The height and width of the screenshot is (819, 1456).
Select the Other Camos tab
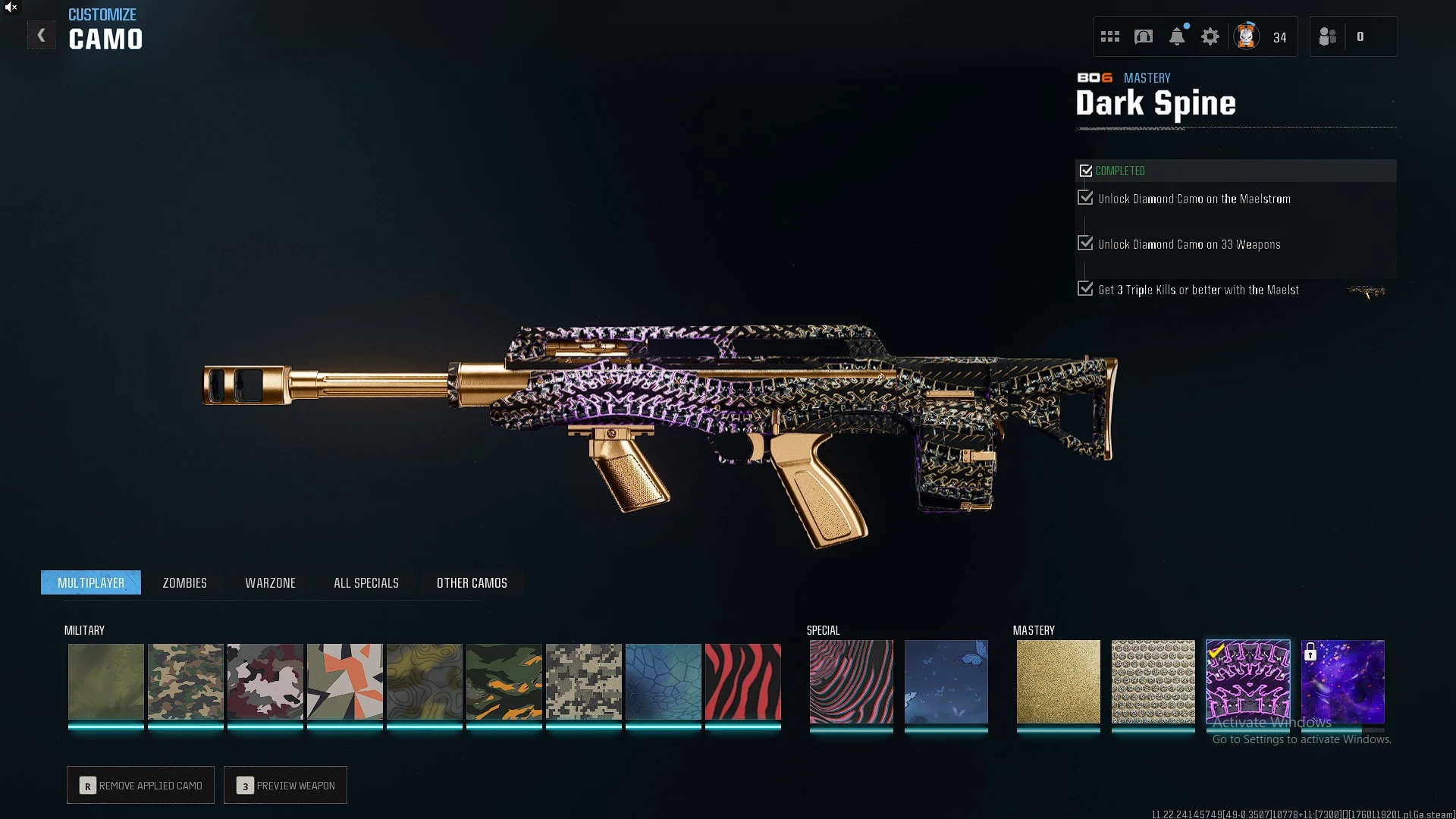pos(472,582)
